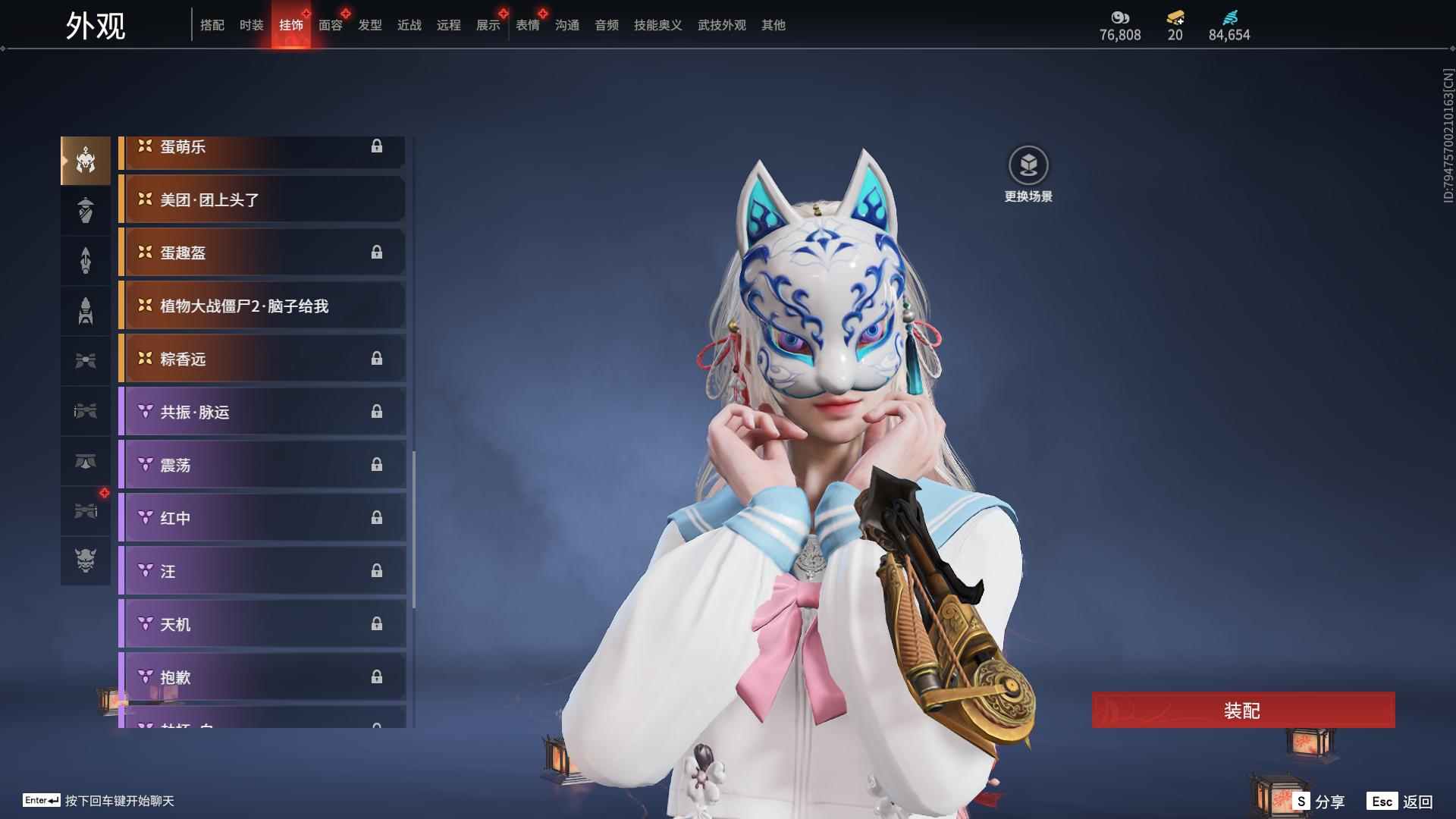Switch to the 表情 tab

click(527, 25)
